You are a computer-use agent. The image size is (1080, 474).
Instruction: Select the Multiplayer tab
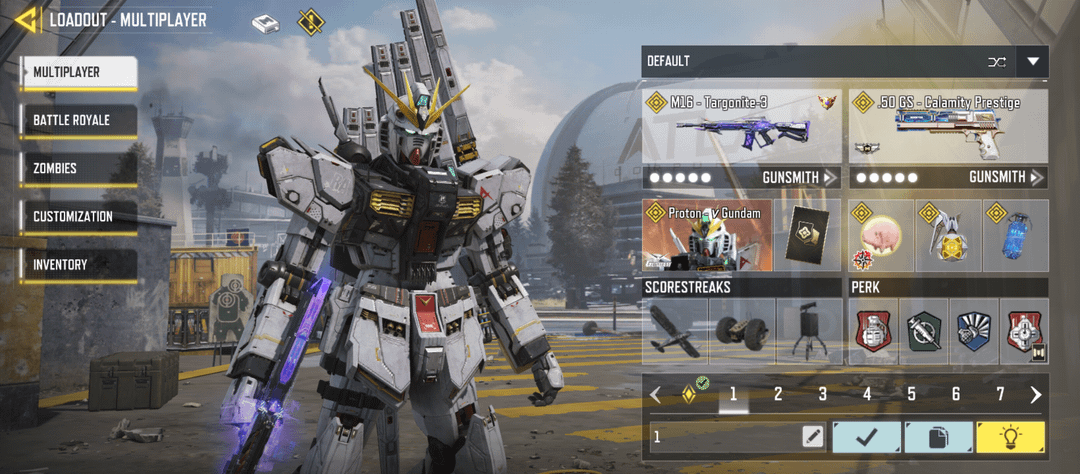coord(78,72)
